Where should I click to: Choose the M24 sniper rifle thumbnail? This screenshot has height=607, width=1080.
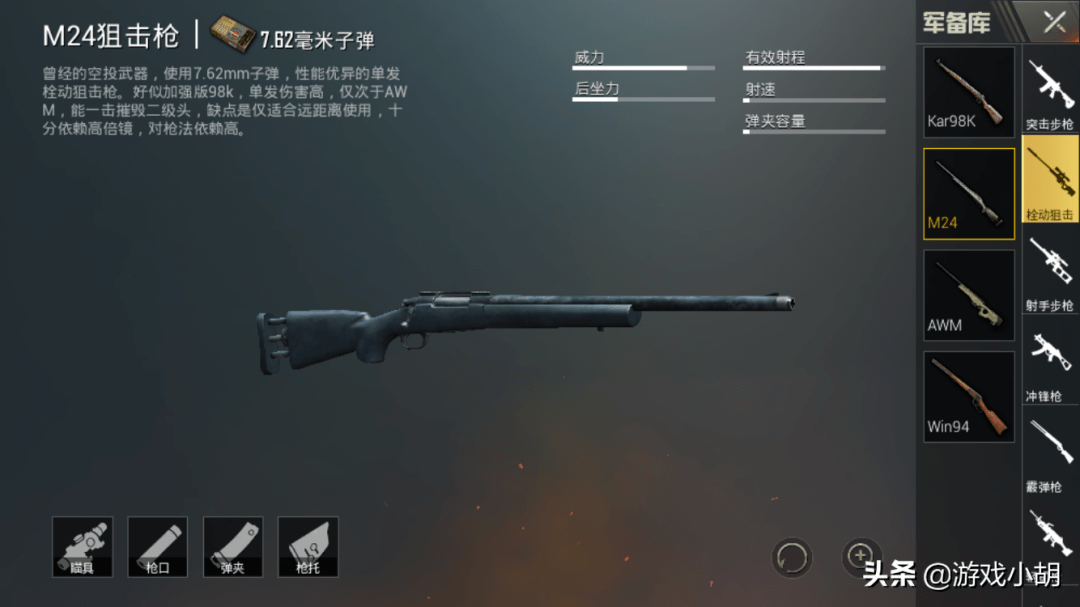pyautogui.click(x=968, y=193)
